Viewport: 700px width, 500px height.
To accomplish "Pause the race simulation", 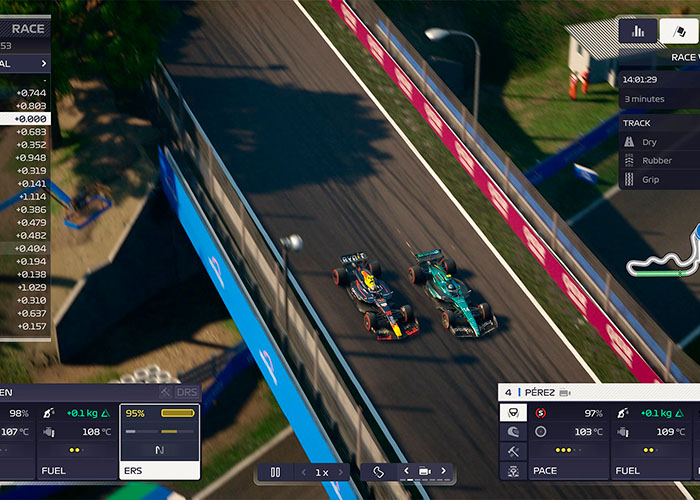I will point(275,472).
